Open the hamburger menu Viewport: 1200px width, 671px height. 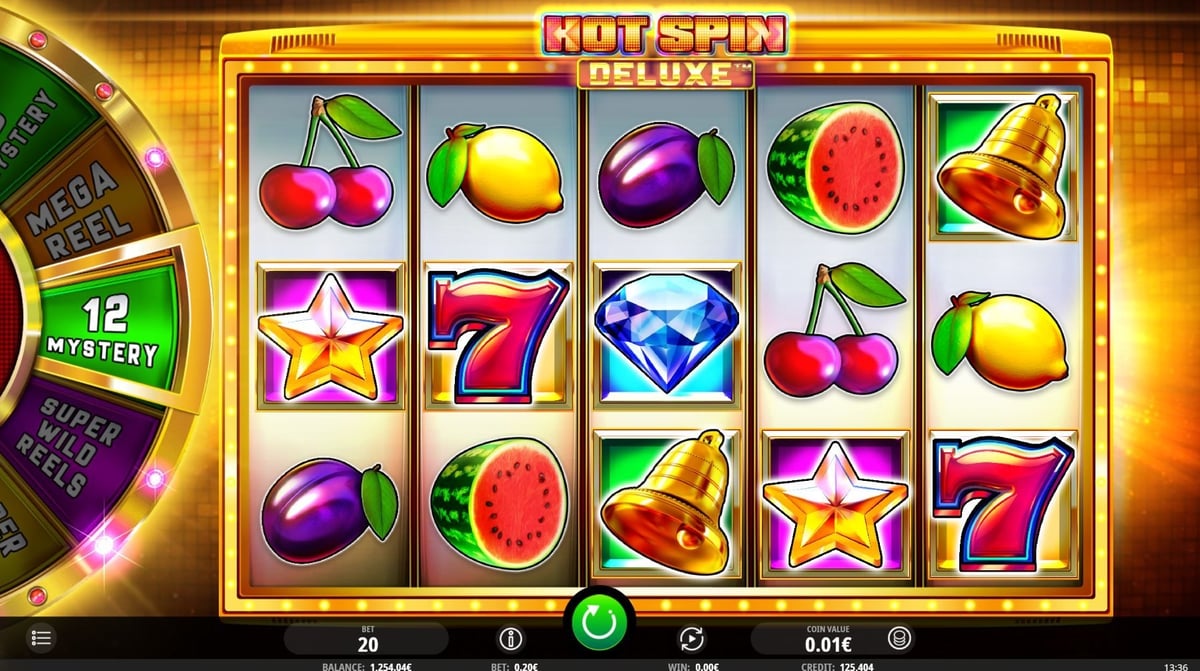pyautogui.click(x=41, y=637)
